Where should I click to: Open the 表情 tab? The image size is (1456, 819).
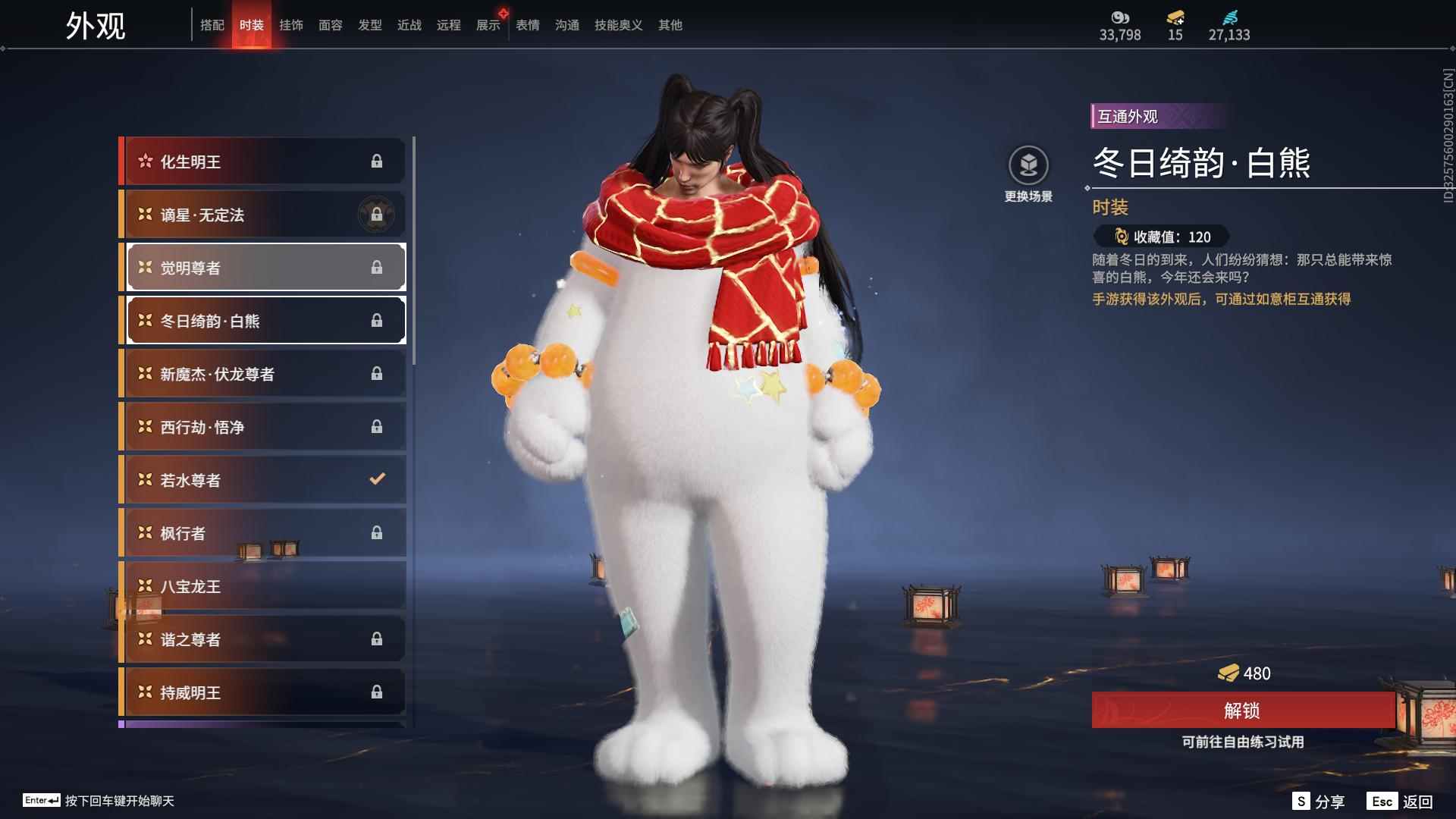click(527, 24)
